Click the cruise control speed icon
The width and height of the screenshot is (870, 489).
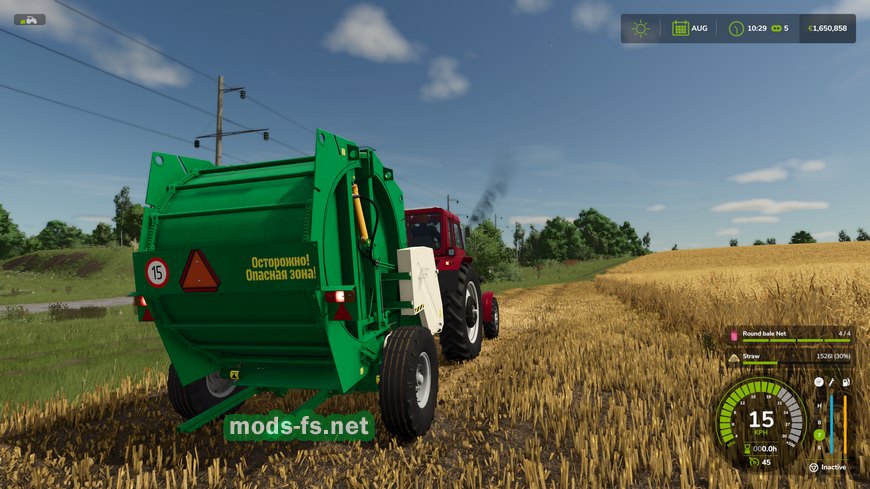750,462
